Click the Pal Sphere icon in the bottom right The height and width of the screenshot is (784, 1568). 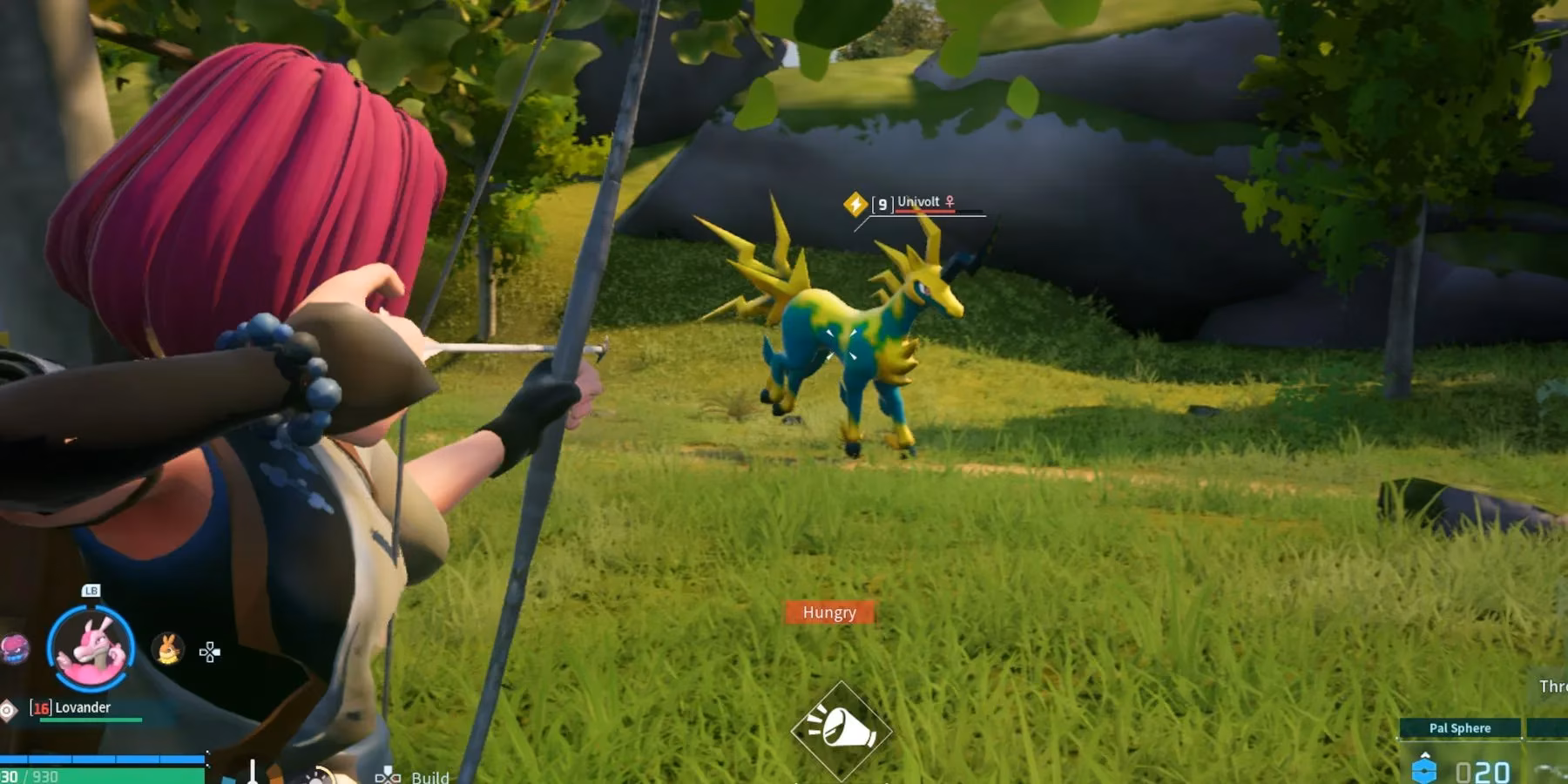tap(1425, 770)
